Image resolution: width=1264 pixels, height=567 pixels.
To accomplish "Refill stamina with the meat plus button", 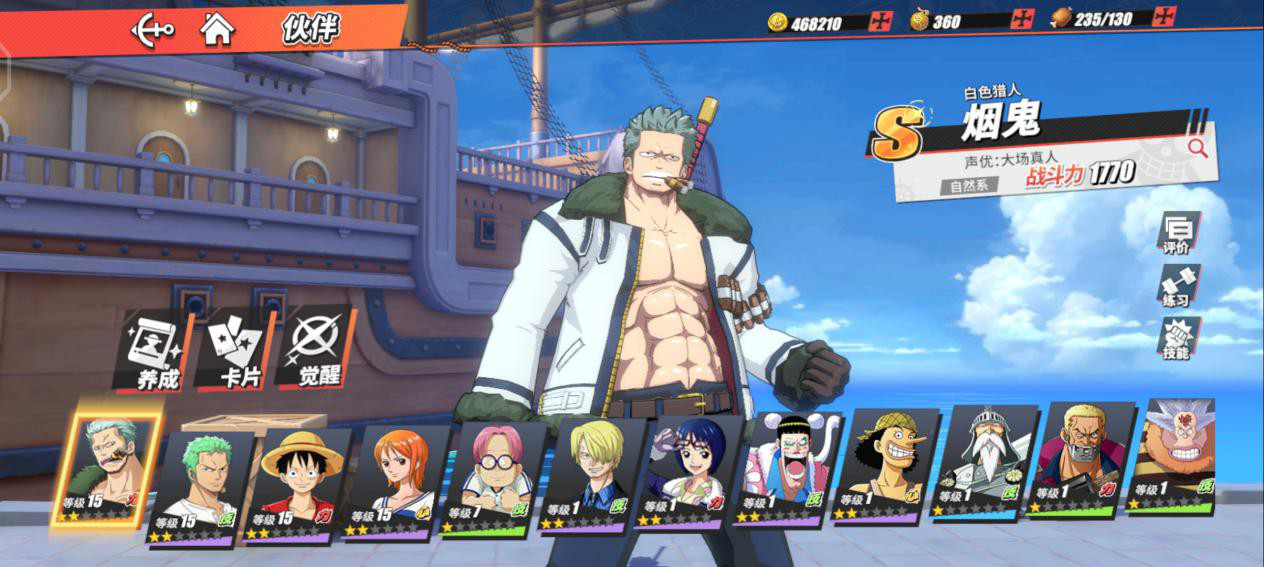I will pos(1164,17).
